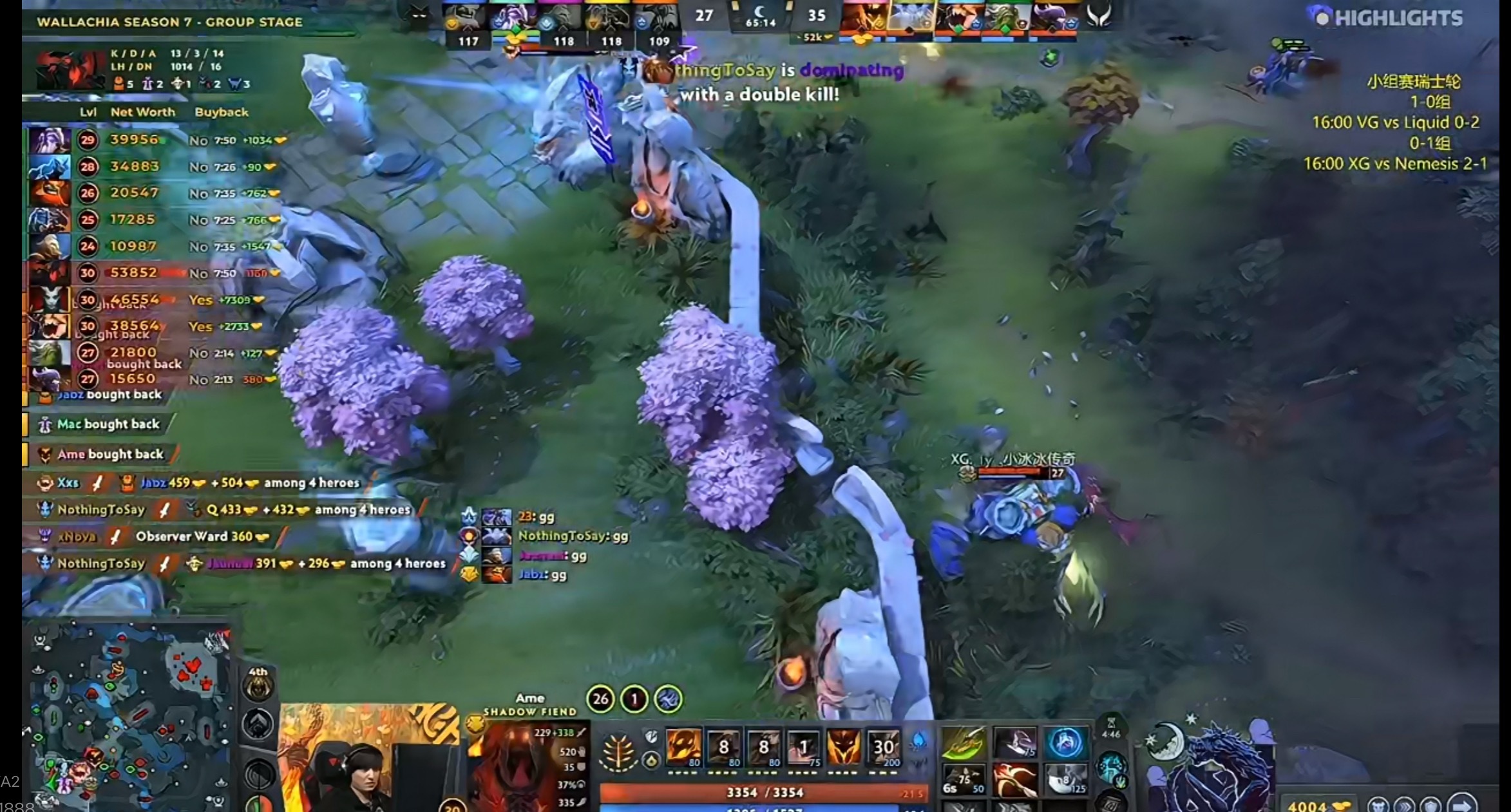Select the Shadowraze ability icon
This screenshot has height=812, width=1511.
pos(685,746)
